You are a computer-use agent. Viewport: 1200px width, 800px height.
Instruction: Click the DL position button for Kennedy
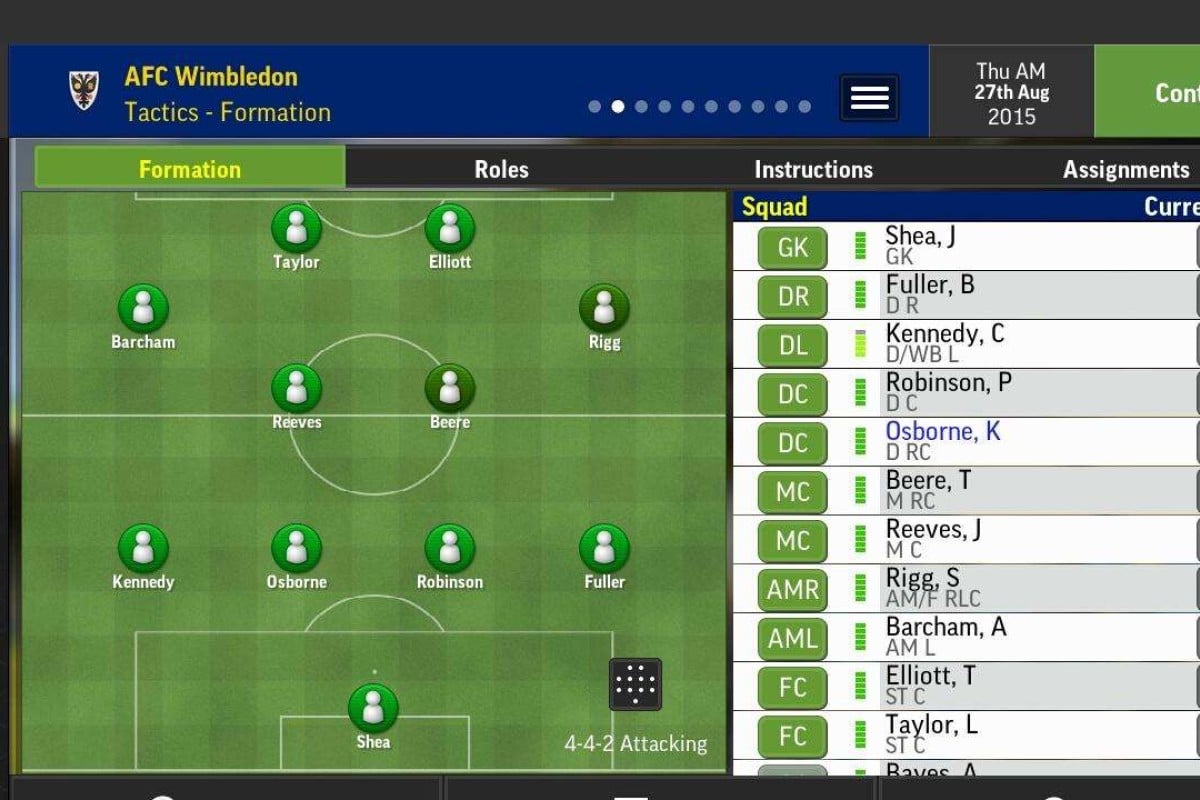792,345
